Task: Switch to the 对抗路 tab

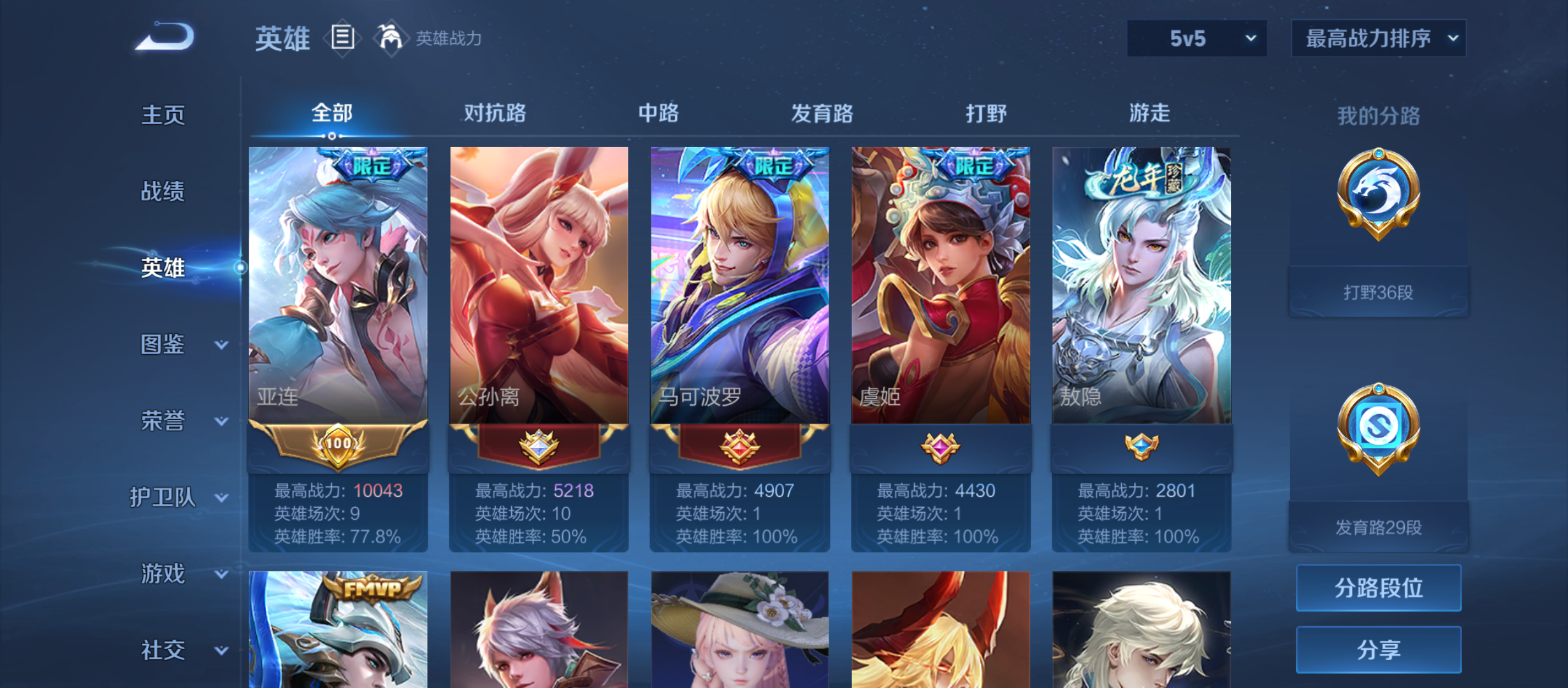Action: click(494, 112)
